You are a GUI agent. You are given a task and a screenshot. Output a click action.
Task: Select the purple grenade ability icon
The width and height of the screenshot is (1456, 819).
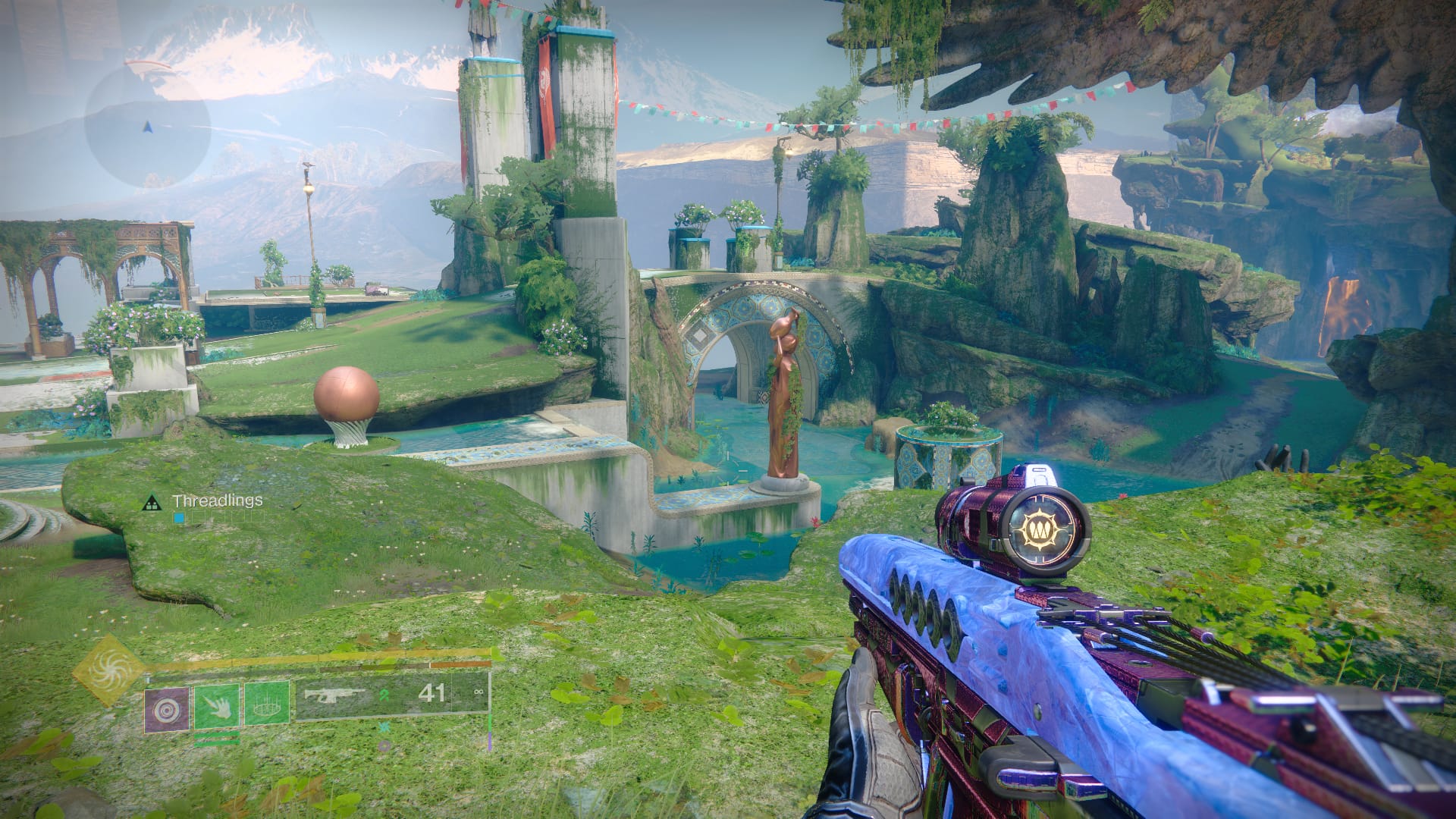point(166,708)
